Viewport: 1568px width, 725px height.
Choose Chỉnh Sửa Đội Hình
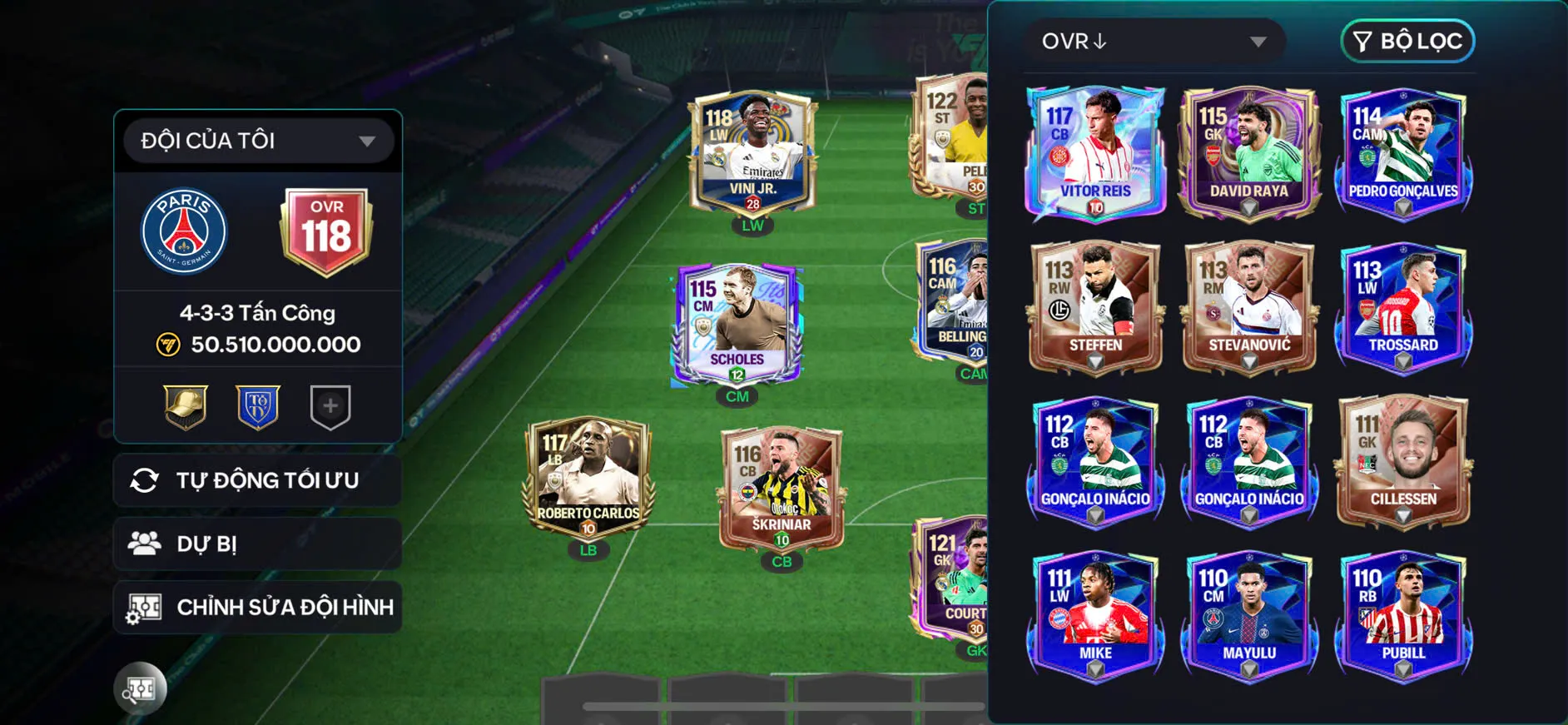tap(258, 607)
